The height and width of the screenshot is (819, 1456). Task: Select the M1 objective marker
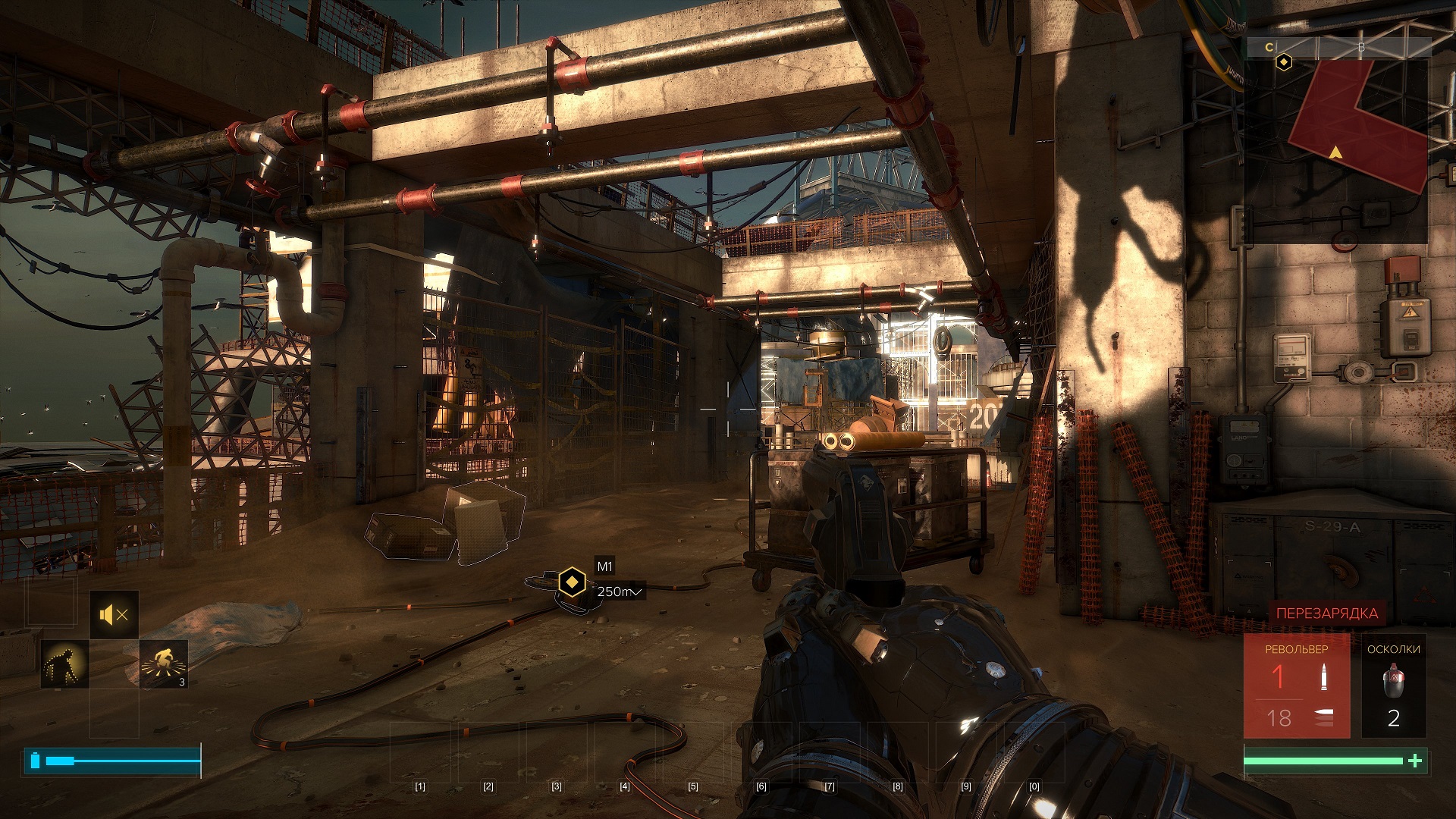tap(572, 582)
